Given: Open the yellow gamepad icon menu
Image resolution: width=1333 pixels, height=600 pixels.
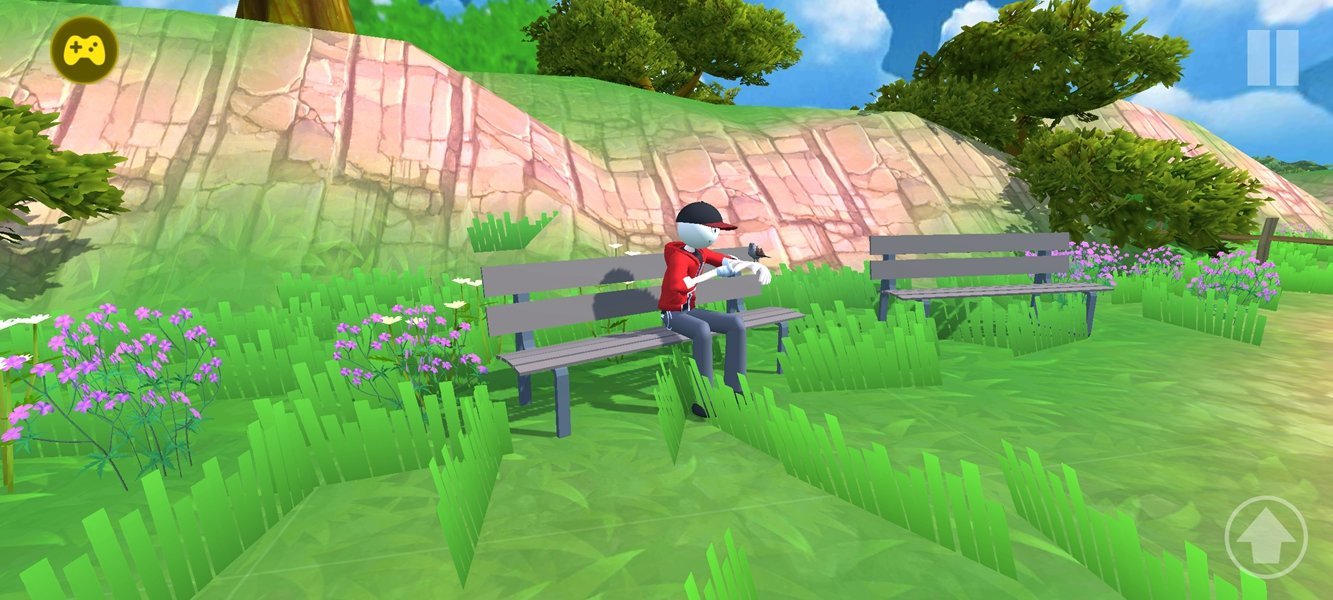Looking at the screenshot, I should tap(85, 49).
